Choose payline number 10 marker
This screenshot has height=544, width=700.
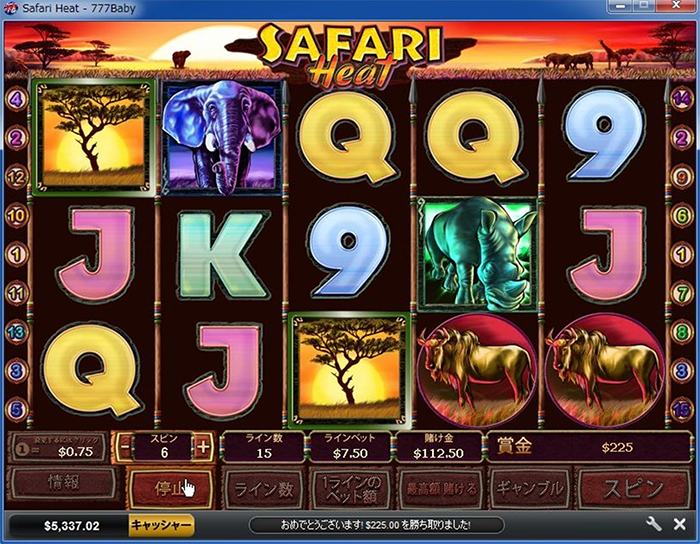pos(16,214)
